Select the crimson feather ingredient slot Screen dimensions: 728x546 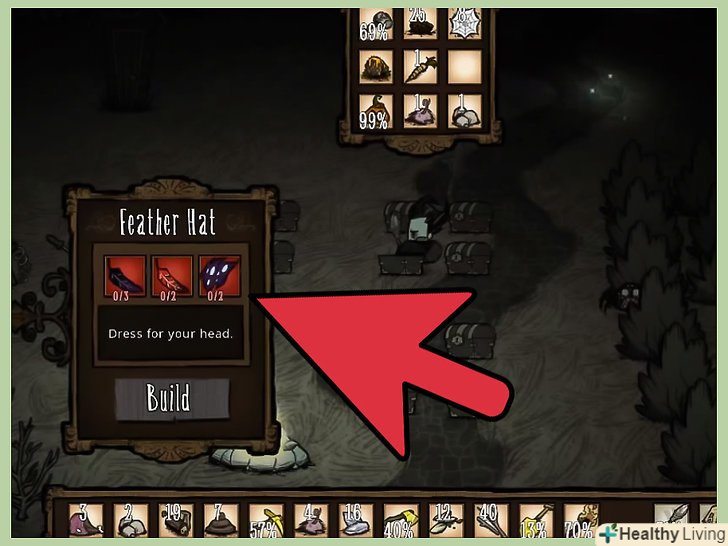[x=168, y=278]
